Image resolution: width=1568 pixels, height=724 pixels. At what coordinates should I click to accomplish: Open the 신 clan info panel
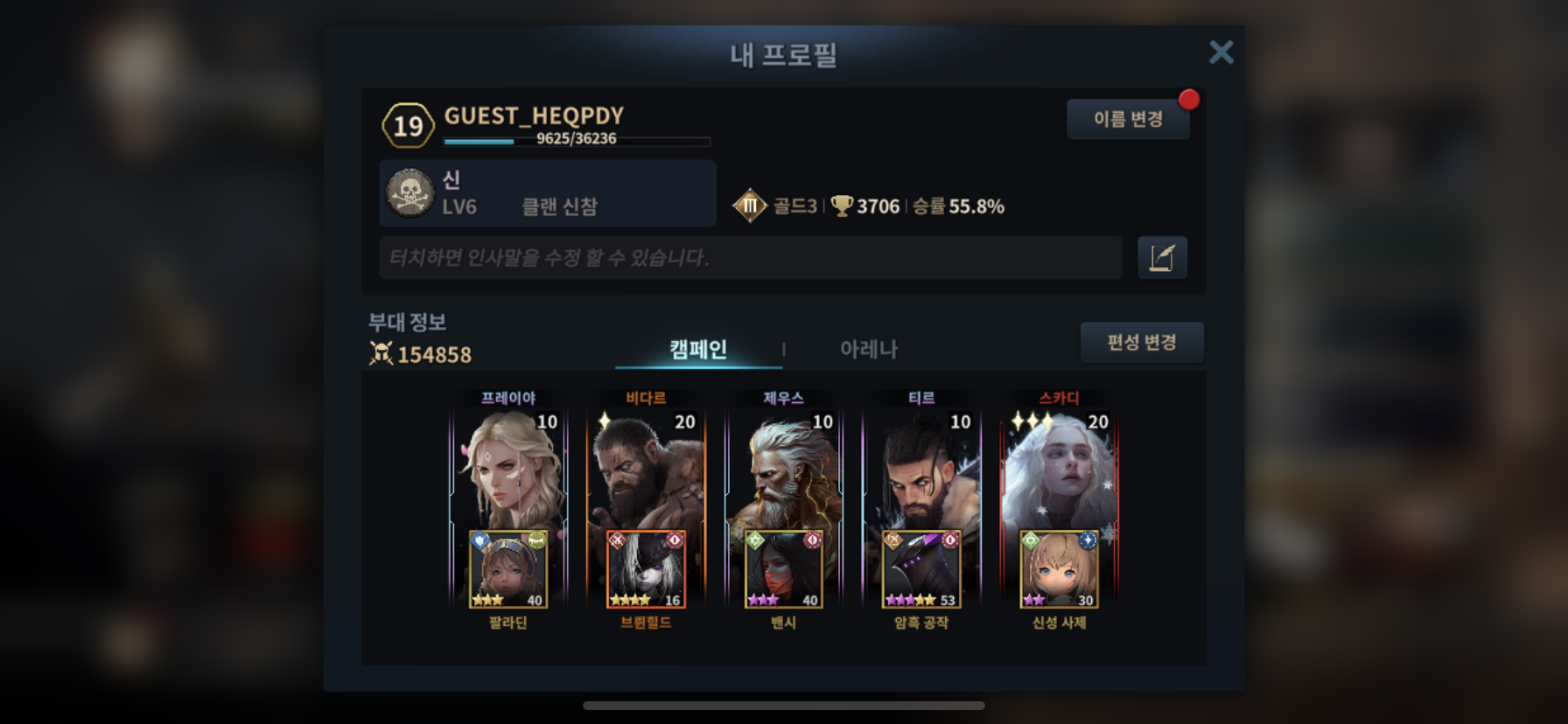point(548,193)
